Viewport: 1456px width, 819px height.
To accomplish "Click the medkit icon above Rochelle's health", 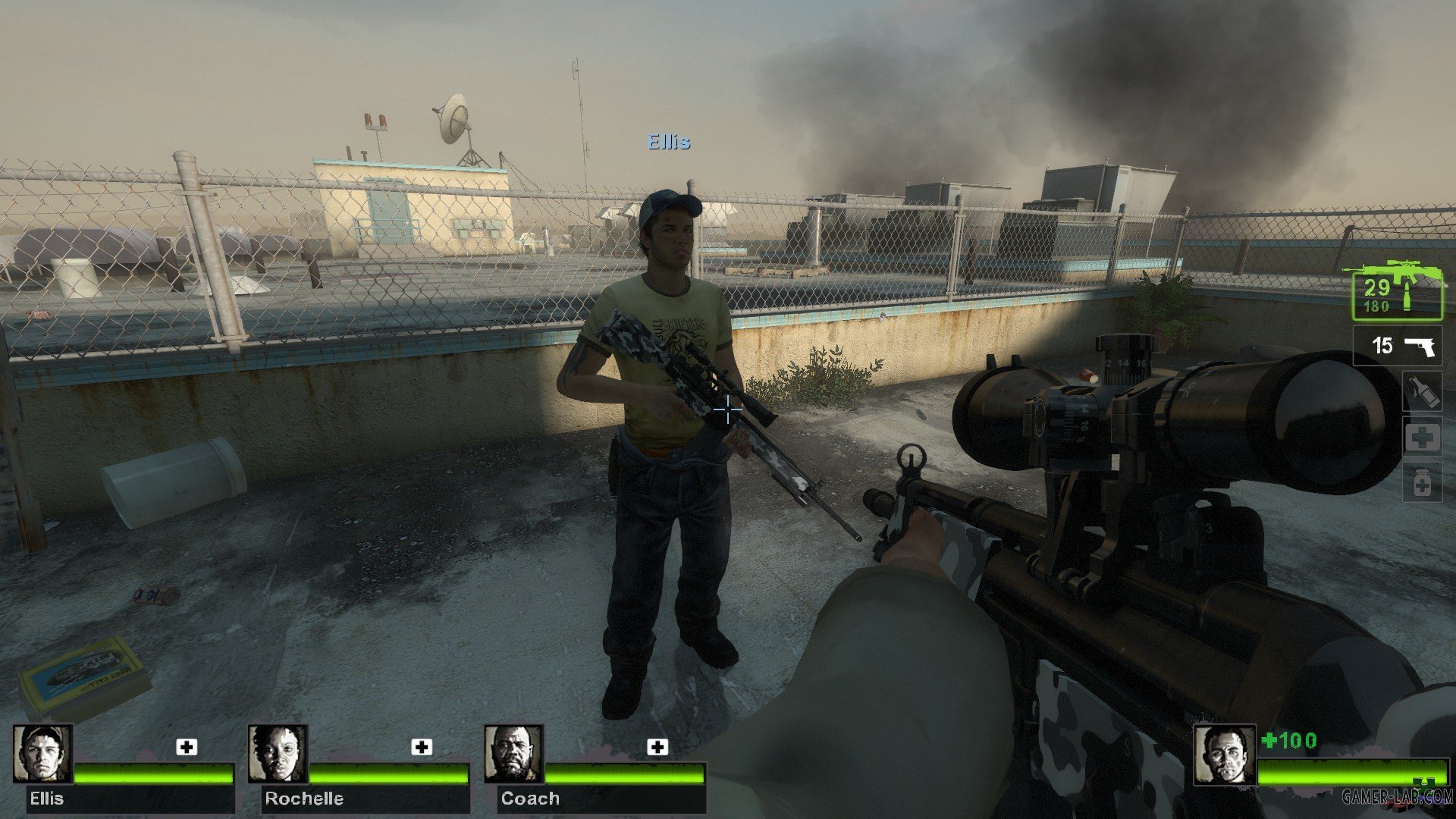I will (x=422, y=747).
